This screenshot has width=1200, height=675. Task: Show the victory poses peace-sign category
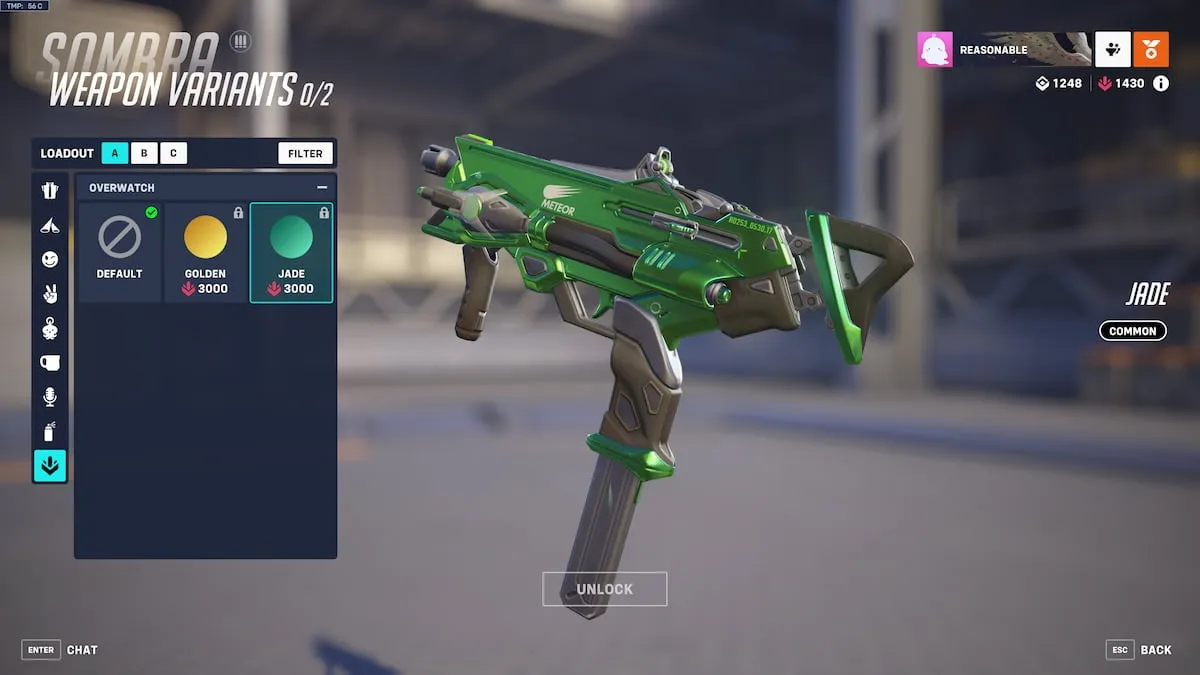pos(50,293)
